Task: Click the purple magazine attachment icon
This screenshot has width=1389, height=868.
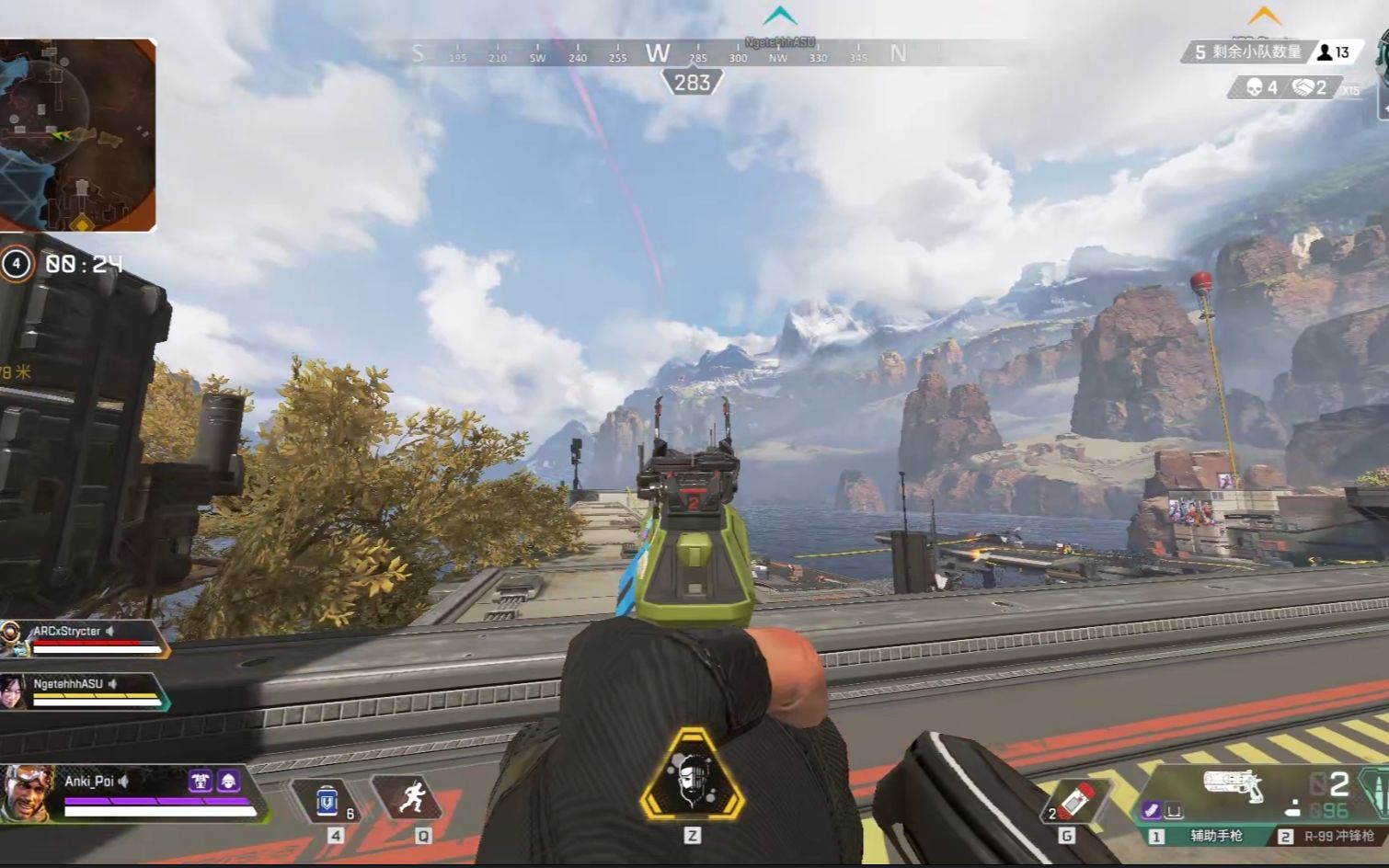Action: coord(1151,810)
